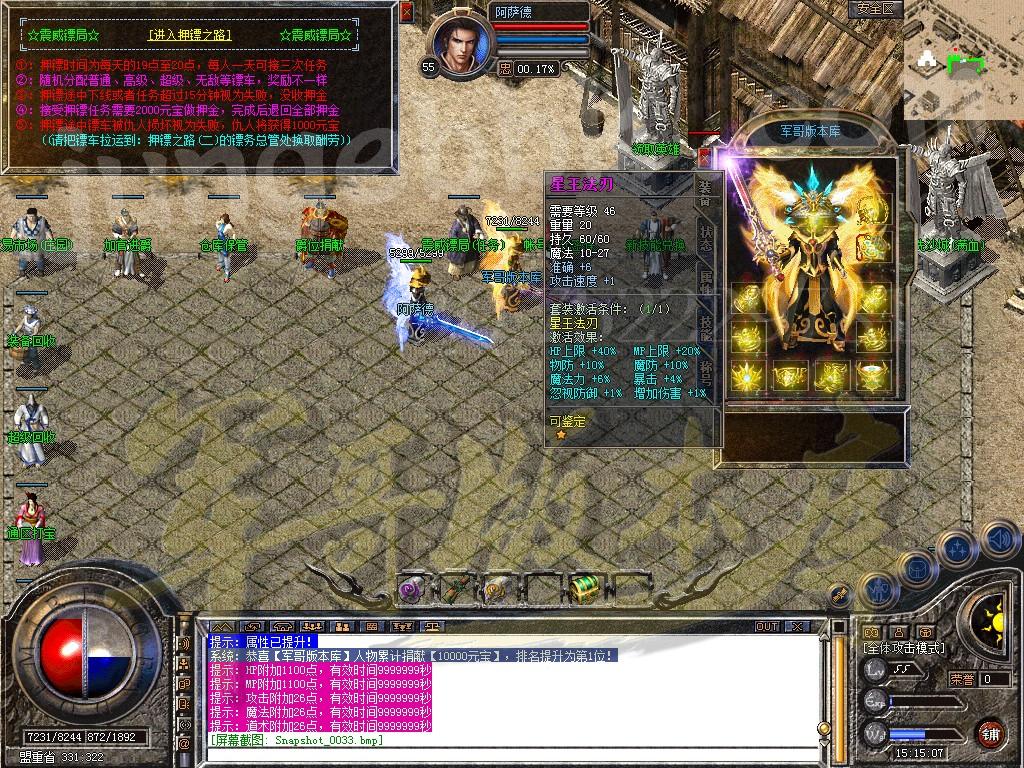Show the 属性 attributes tab
The width and height of the screenshot is (1024, 768).
(x=705, y=282)
